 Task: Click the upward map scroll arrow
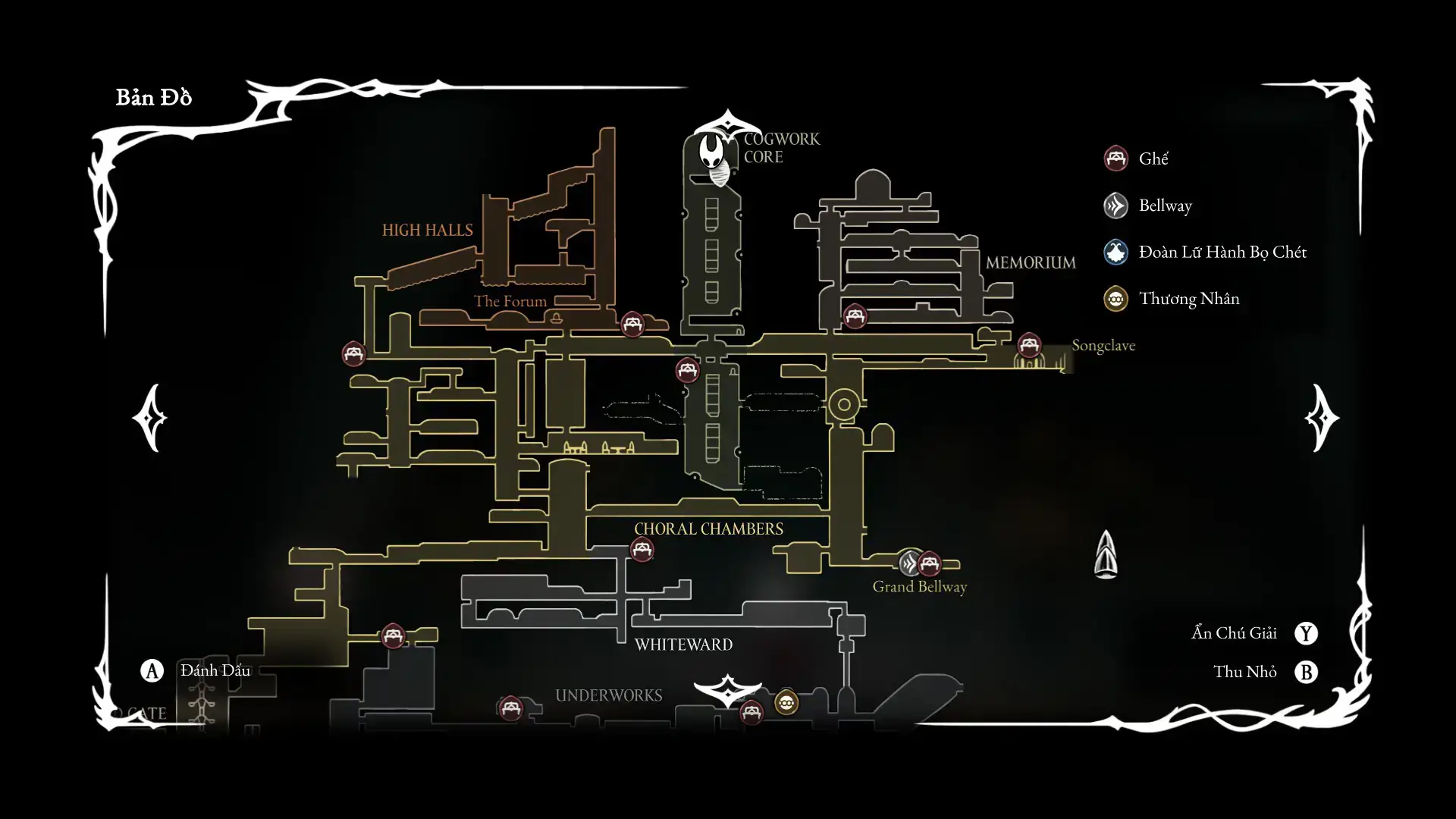[726, 125]
